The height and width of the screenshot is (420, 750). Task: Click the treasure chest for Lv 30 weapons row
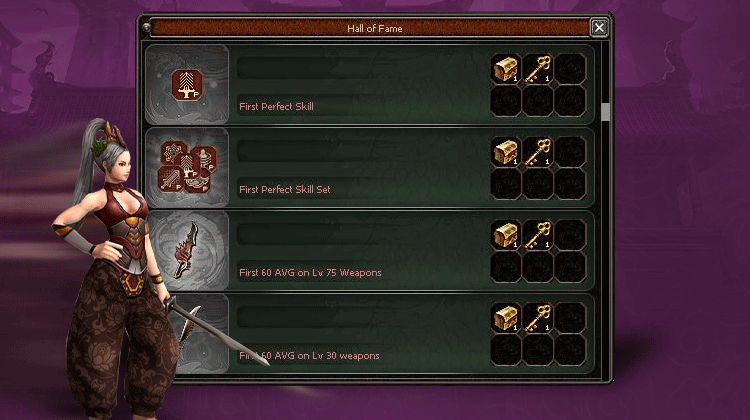pos(507,318)
